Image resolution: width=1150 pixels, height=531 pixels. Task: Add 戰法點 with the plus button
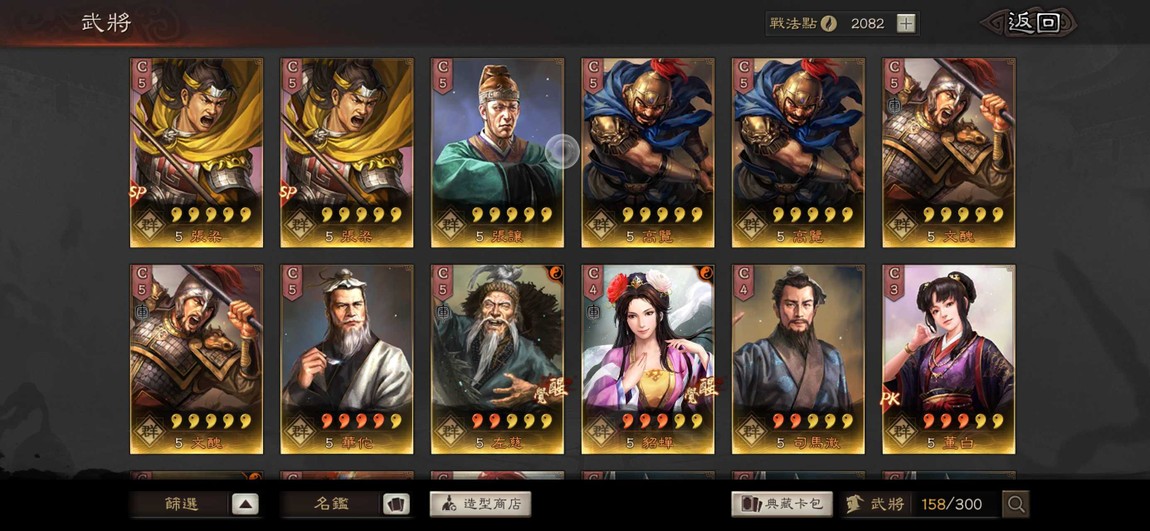pyautogui.click(x=906, y=23)
